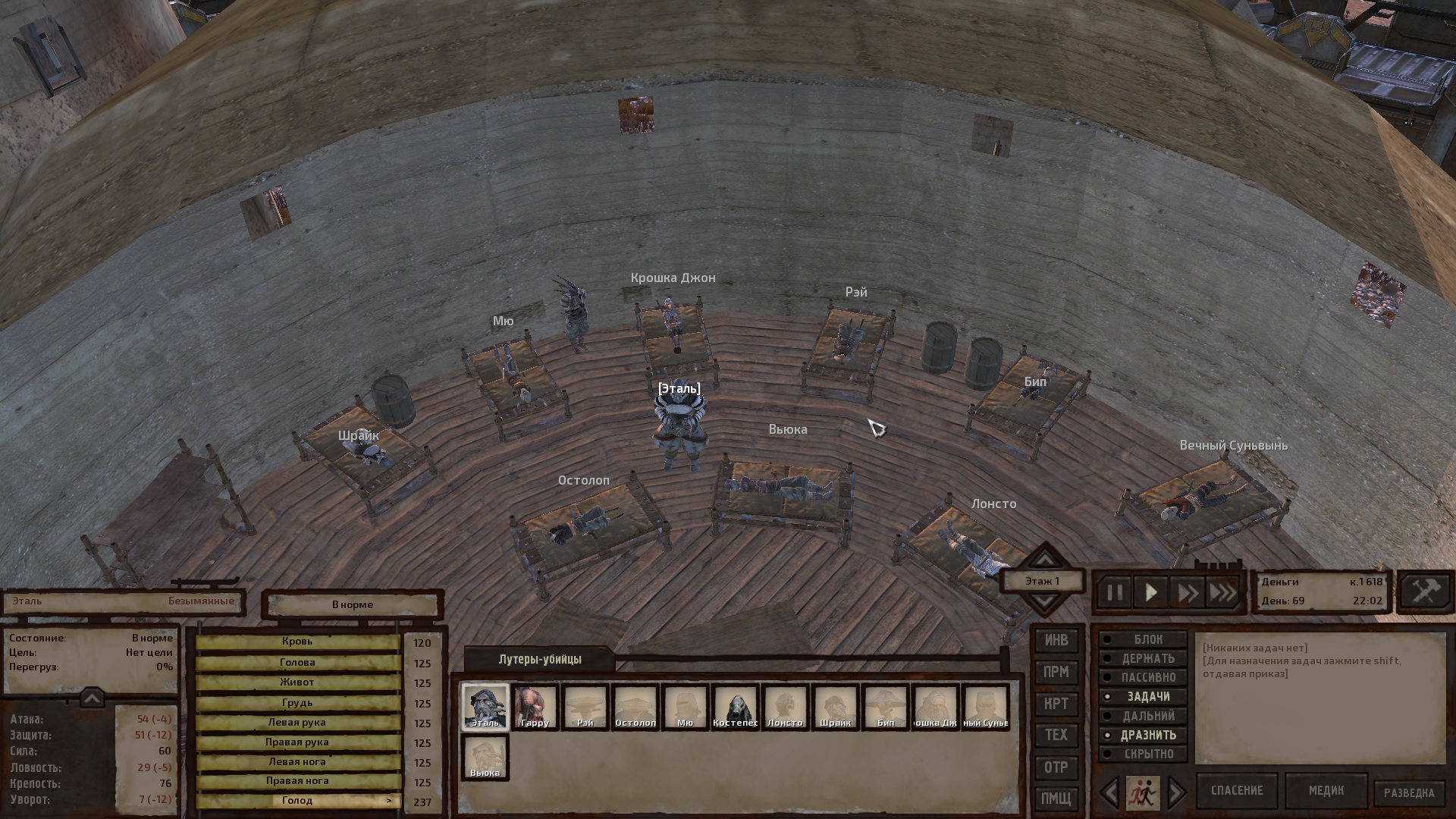Toggle the ПАССИВНО passive option

point(1144,678)
